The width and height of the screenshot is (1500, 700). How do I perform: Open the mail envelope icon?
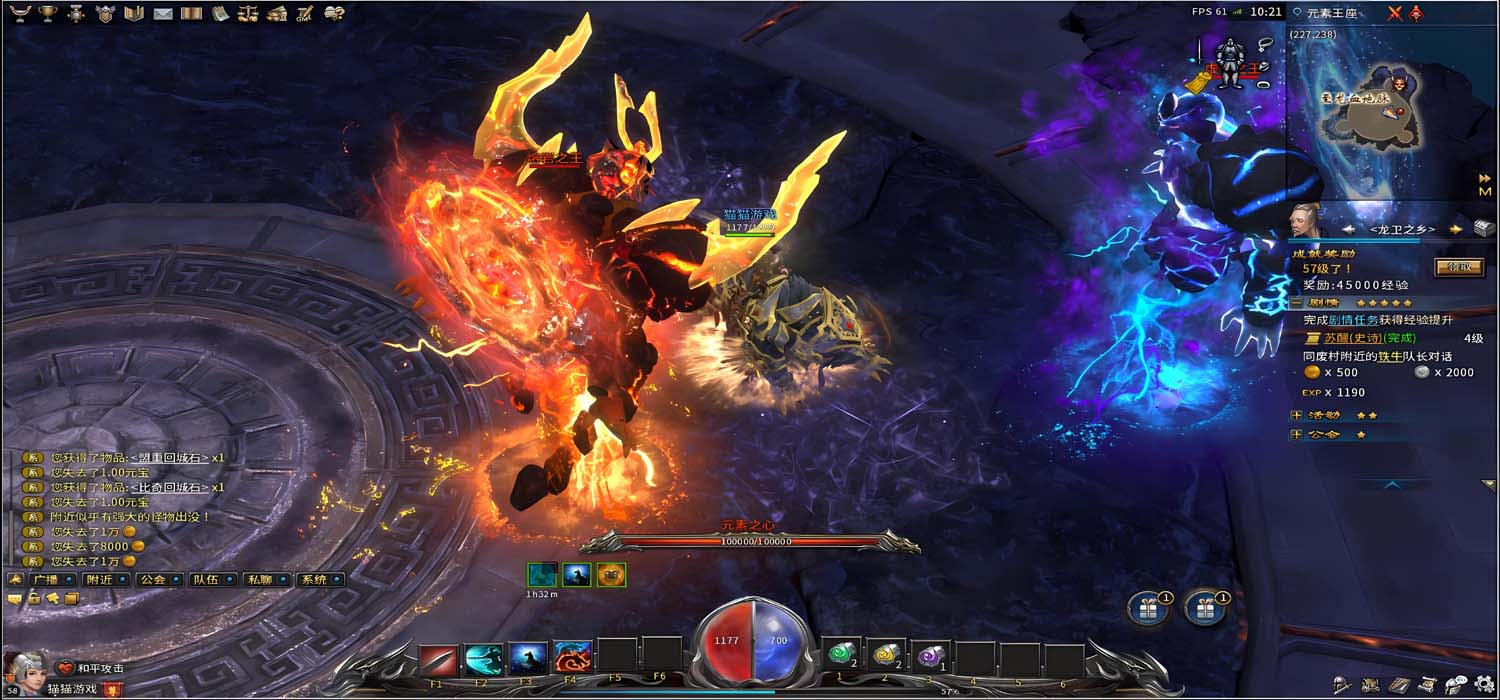click(163, 13)
